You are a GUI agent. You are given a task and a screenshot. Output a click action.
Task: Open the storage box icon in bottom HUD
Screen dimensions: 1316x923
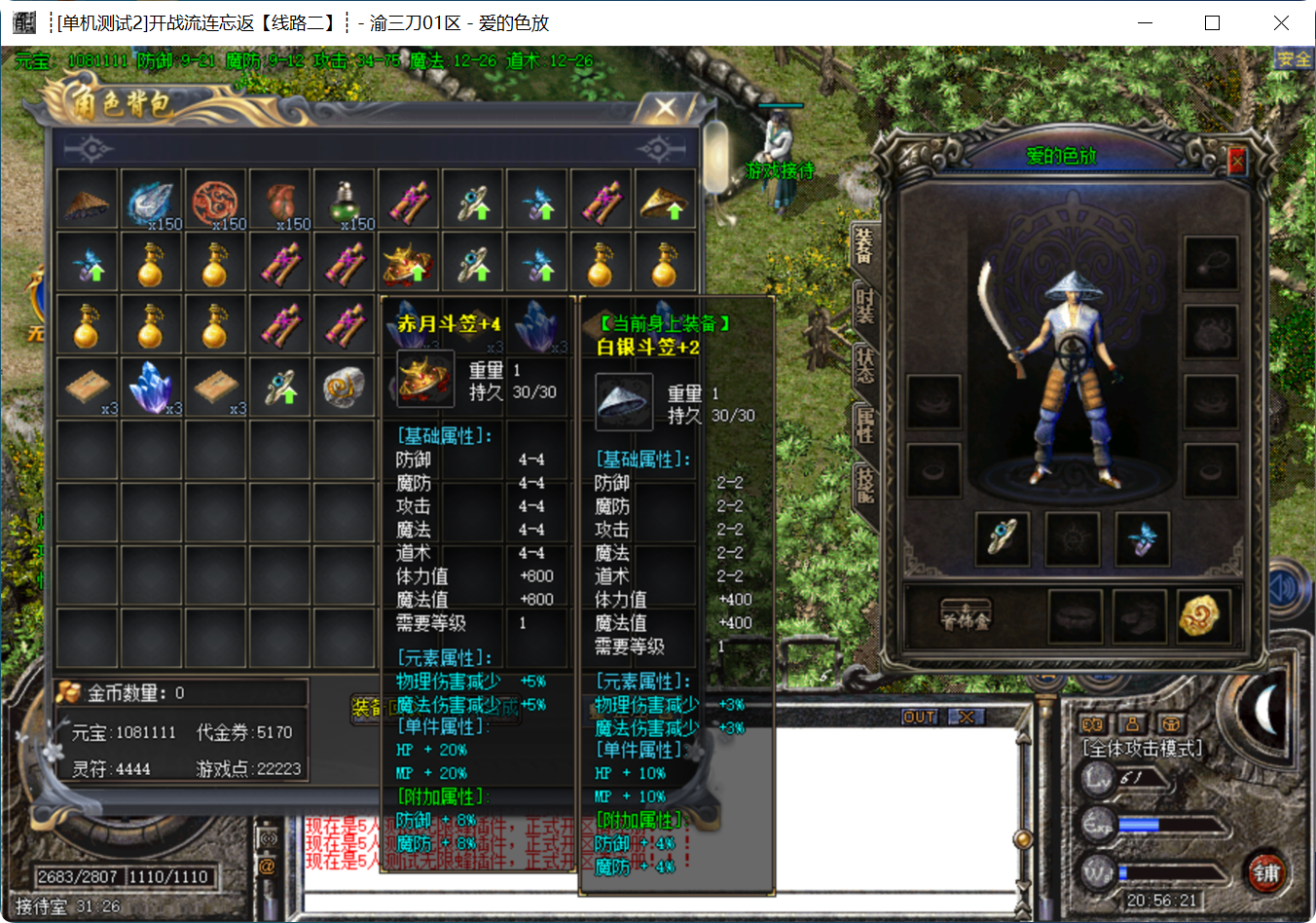[x=1171, y=725]
